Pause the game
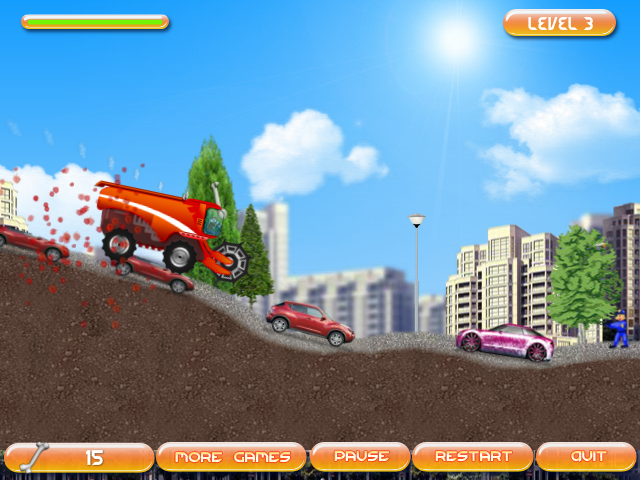Viewport: 640px width, 480px height. coord(360,457)
